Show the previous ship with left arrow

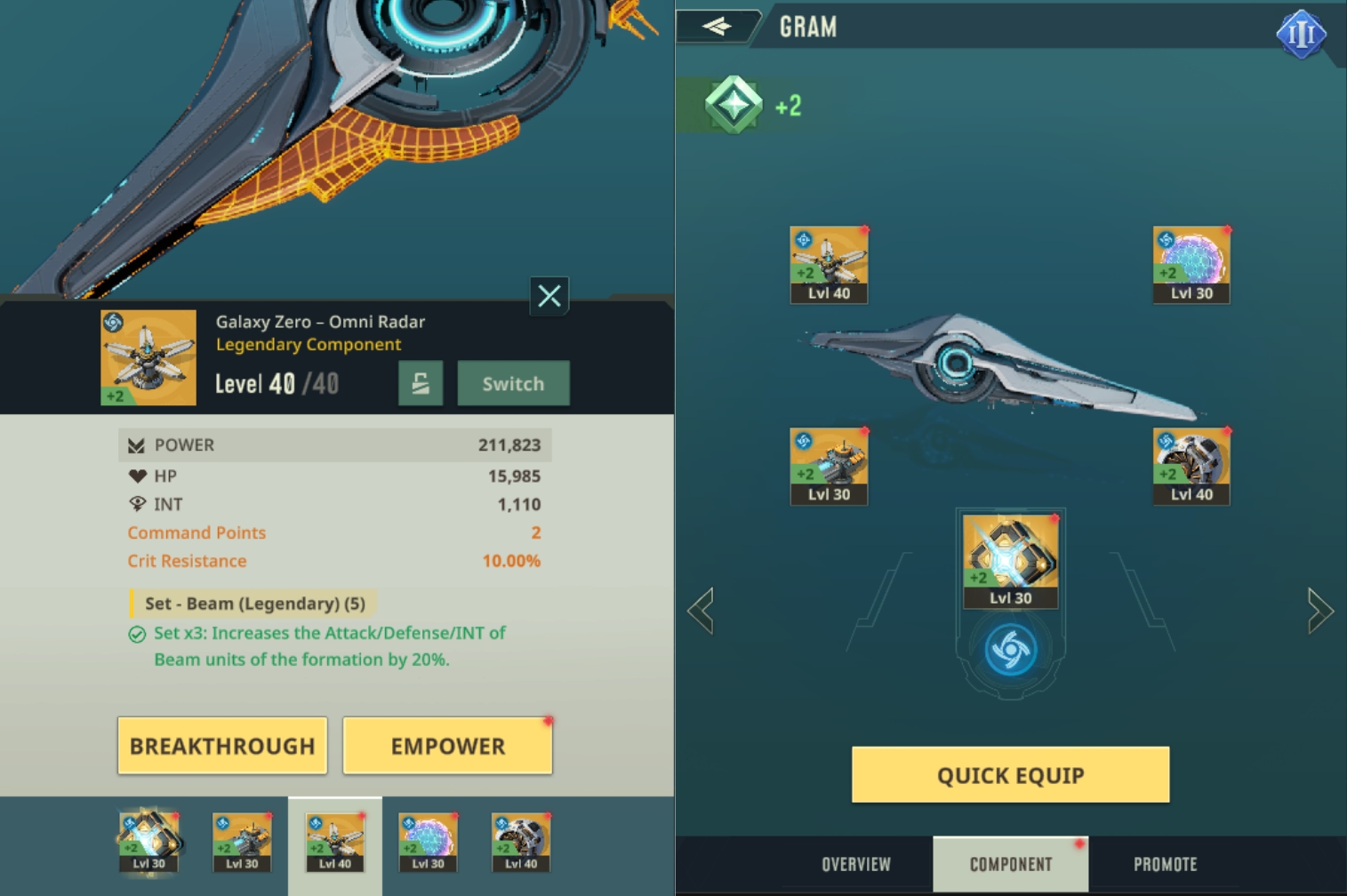coord(701,611)
